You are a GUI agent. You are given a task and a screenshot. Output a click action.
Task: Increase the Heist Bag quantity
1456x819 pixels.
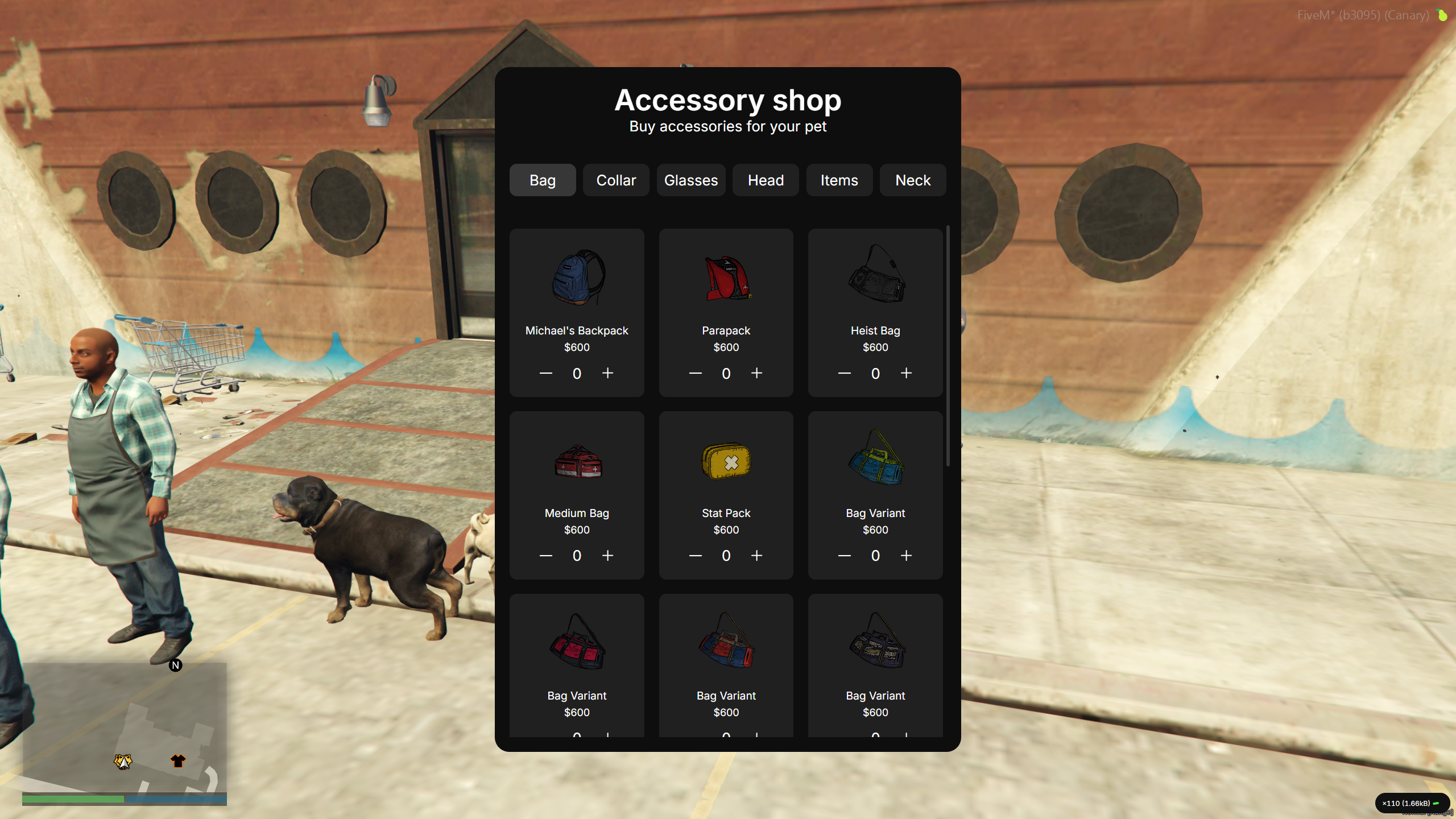(x=906, y=373)
